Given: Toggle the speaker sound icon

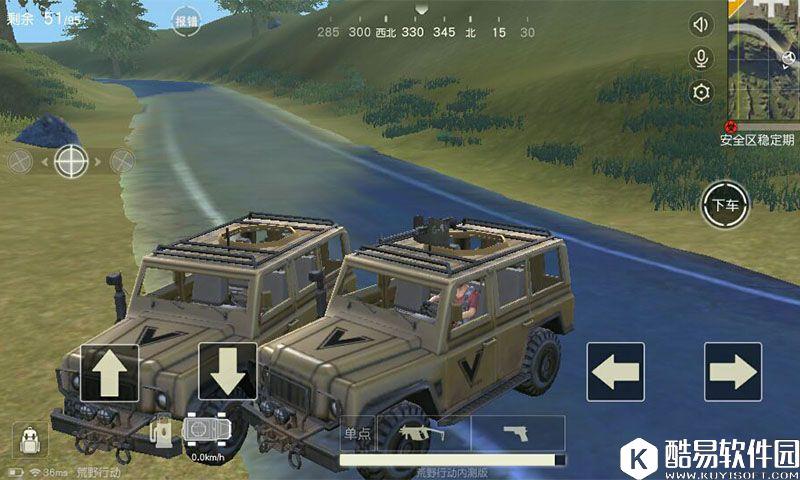Looking at the screenshot, I should click(x=702, y=25).
